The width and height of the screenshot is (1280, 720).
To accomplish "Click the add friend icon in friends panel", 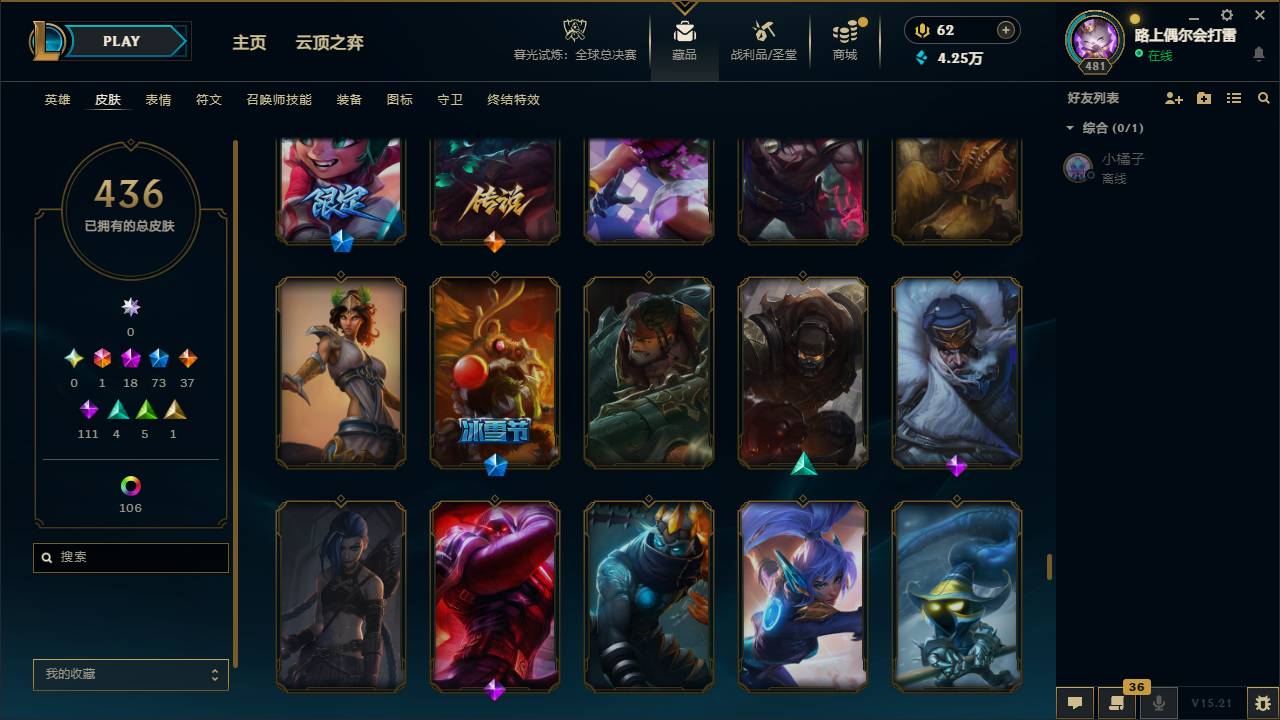I will [x=1174, y=97].
